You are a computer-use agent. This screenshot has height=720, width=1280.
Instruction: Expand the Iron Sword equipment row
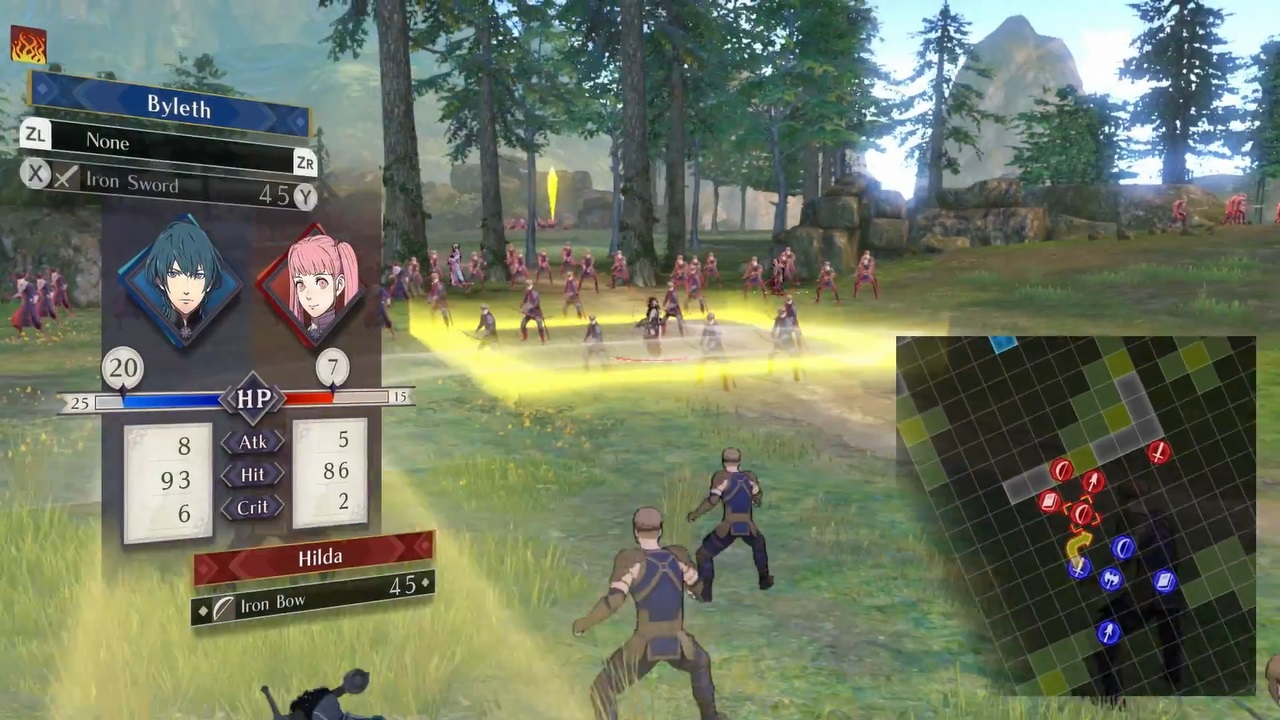tap(133, 183)
